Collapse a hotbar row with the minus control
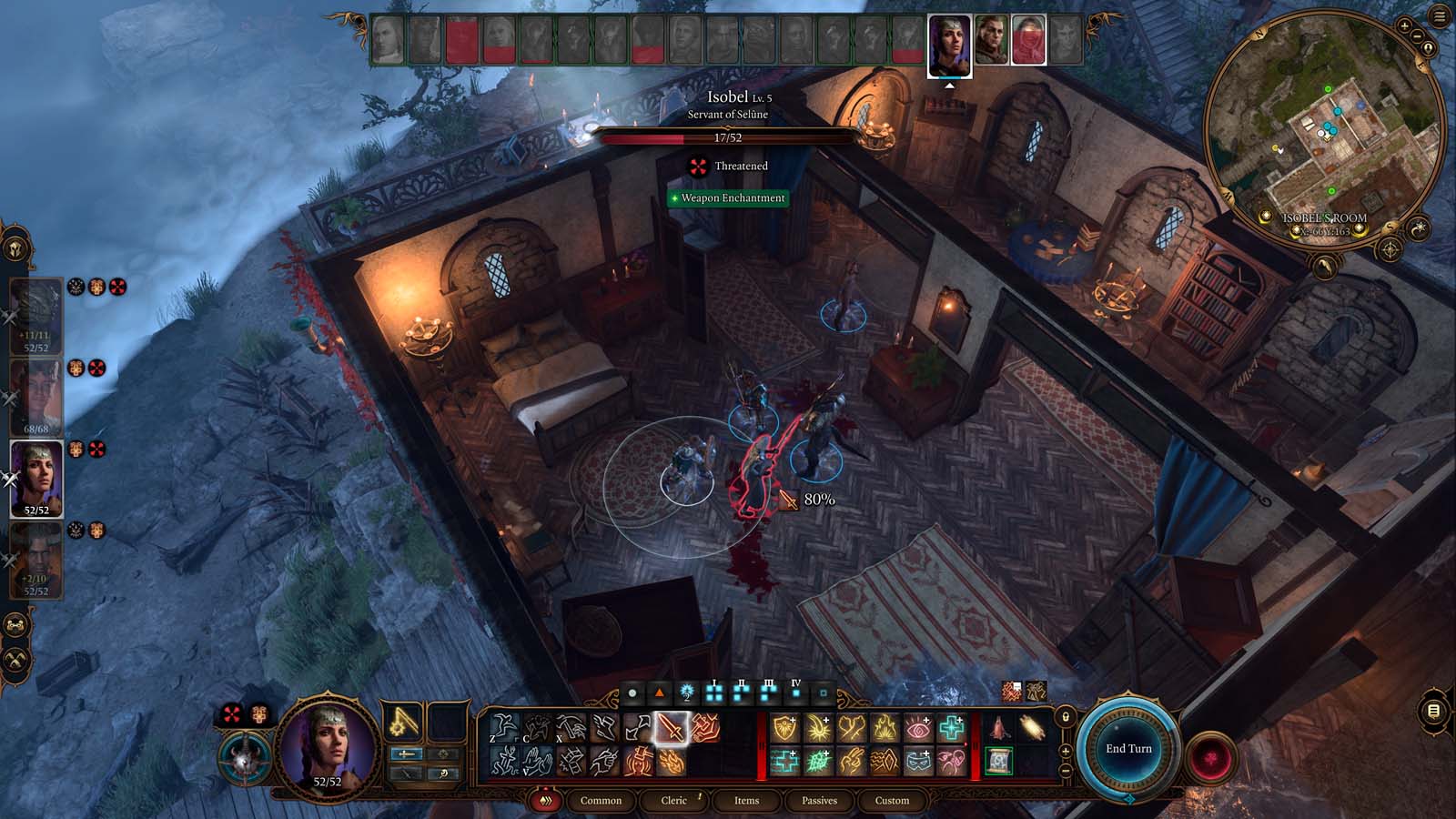The image size is (1456, 819). 1066,769
